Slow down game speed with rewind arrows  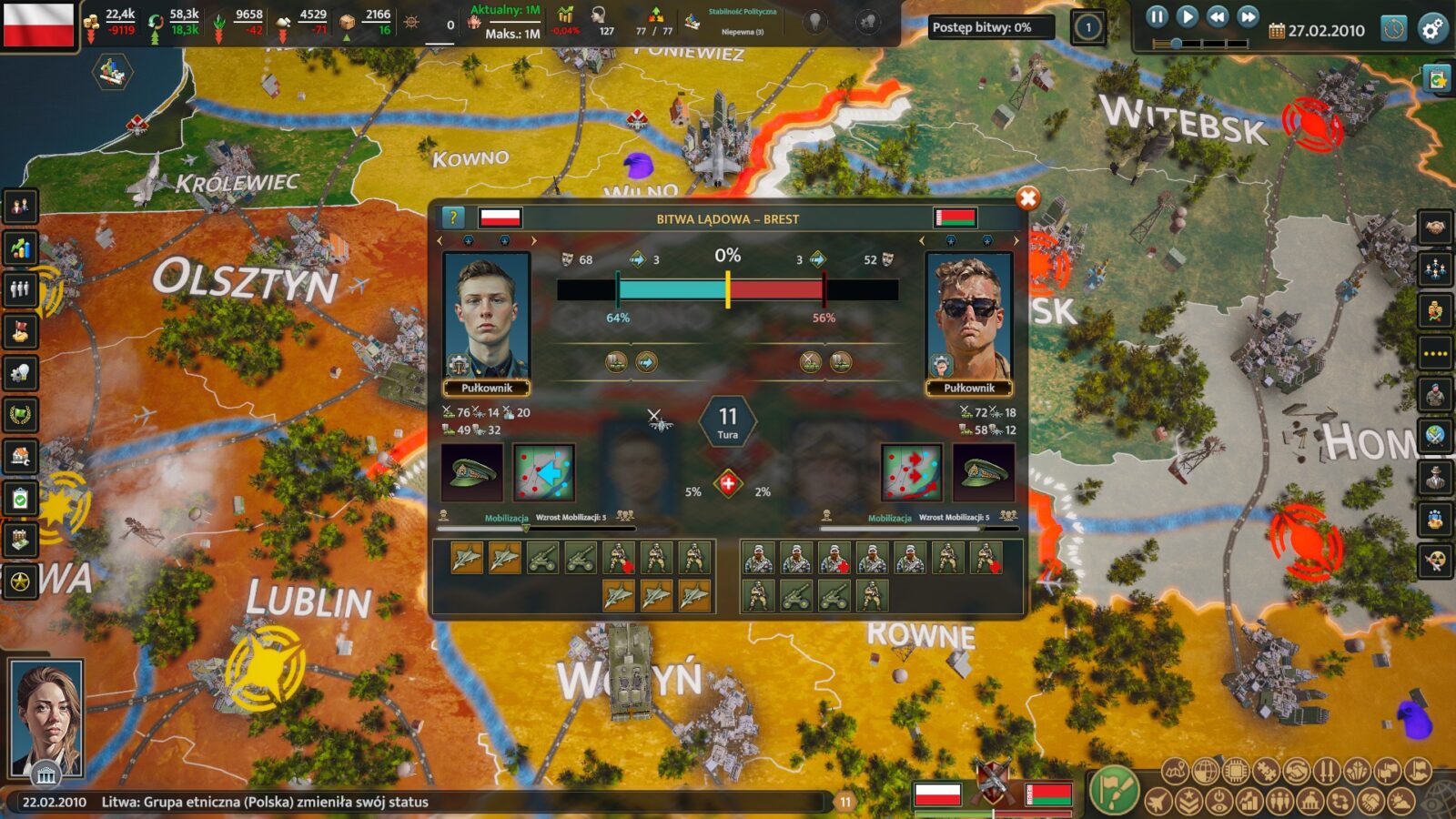click(1218, 16)
